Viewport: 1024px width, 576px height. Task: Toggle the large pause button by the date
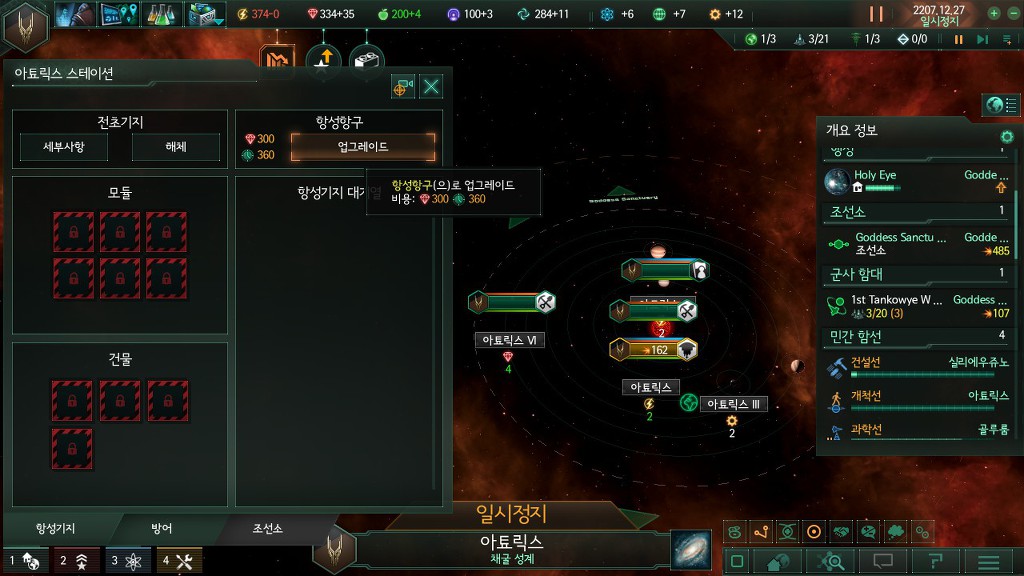click(876, 14)
